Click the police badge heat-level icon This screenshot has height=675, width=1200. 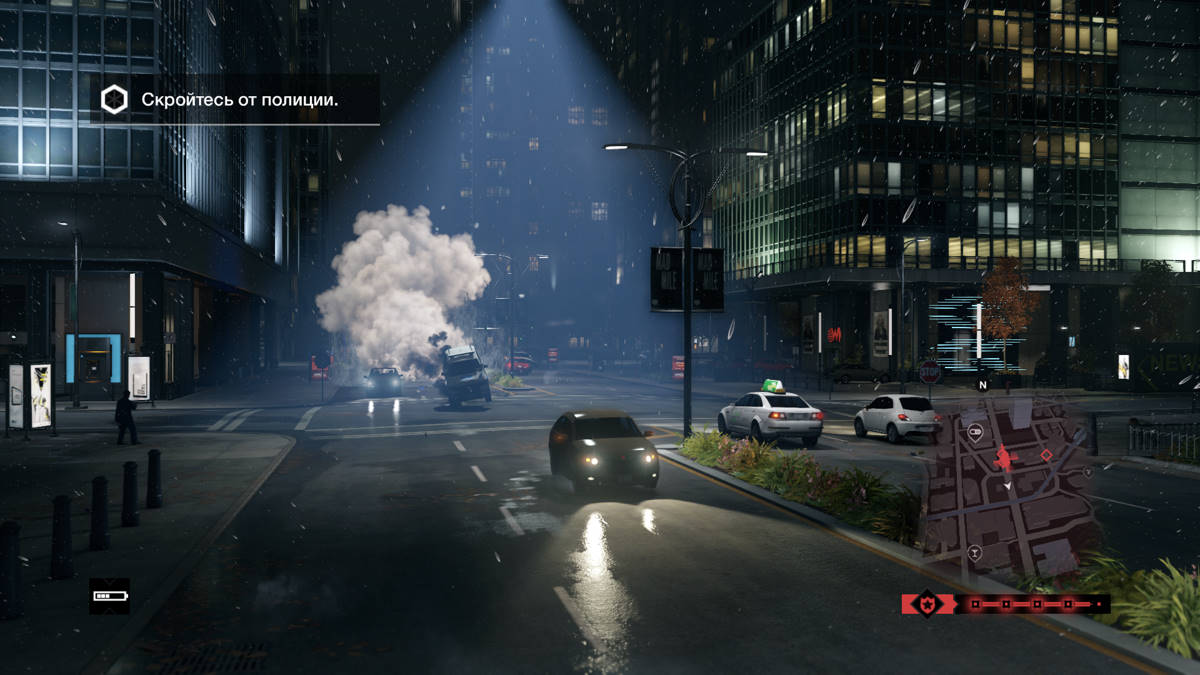point(927,604)
